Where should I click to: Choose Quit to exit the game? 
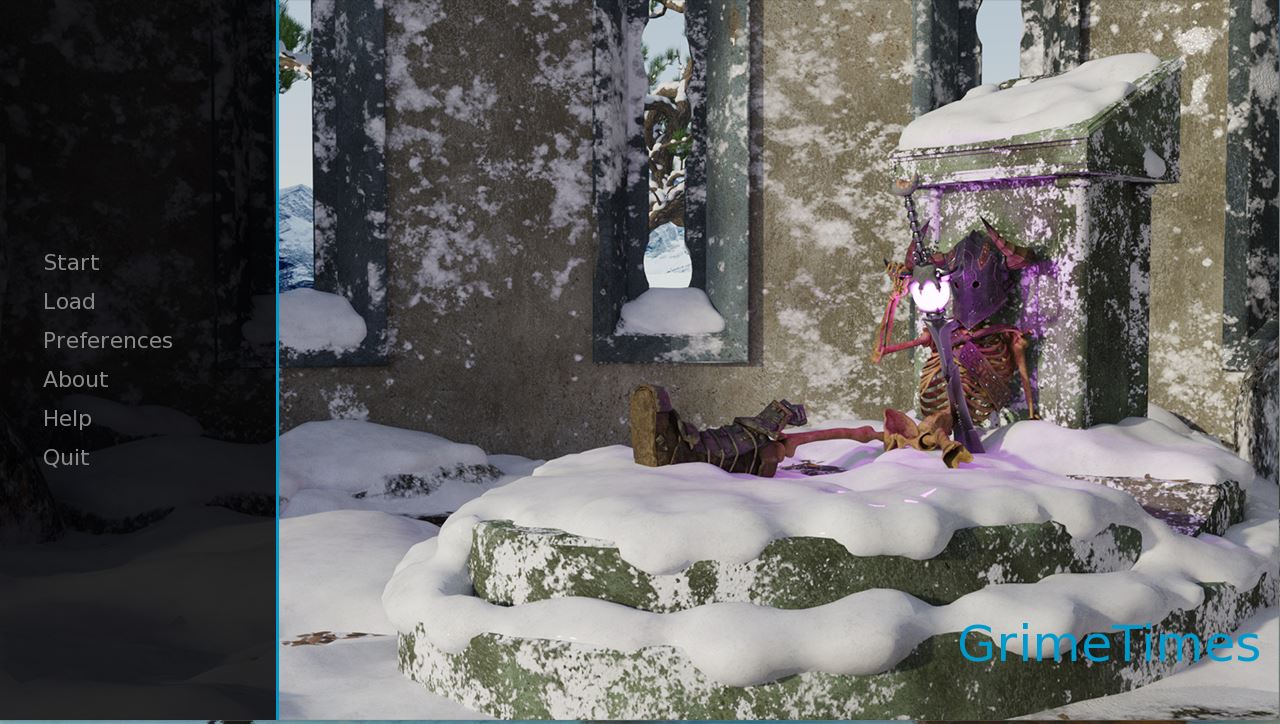(x=66, y=458)
